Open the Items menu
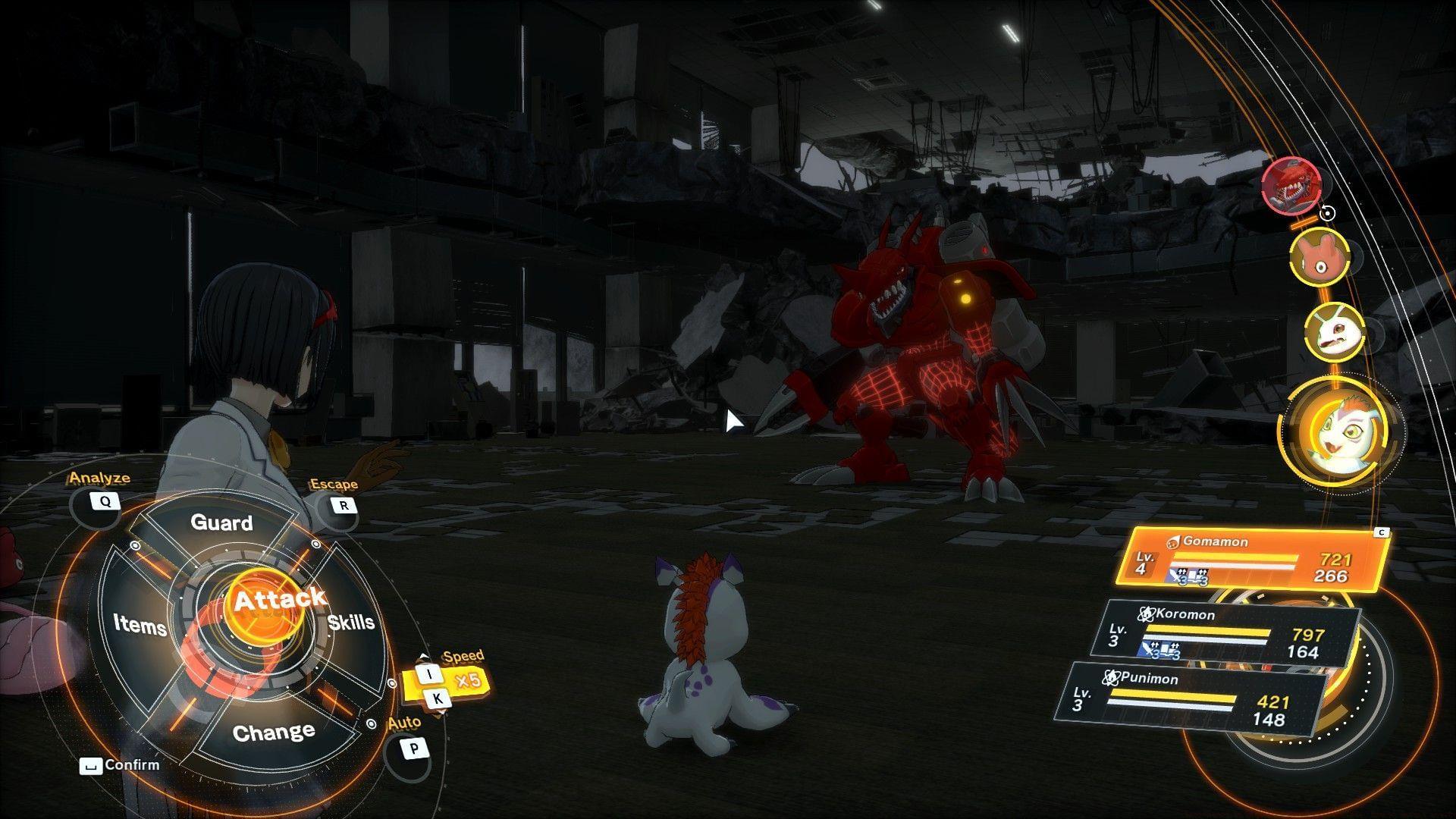Screen dimensions: 1456x819 [140, 624]
